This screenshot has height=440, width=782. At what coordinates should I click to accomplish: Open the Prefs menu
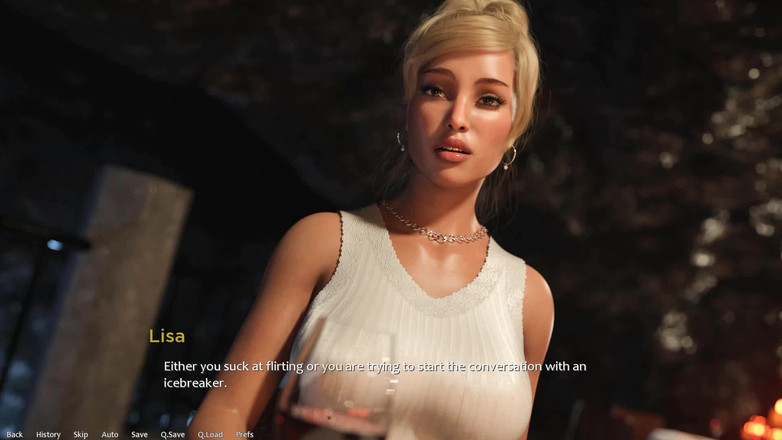[x=245, y=434]
